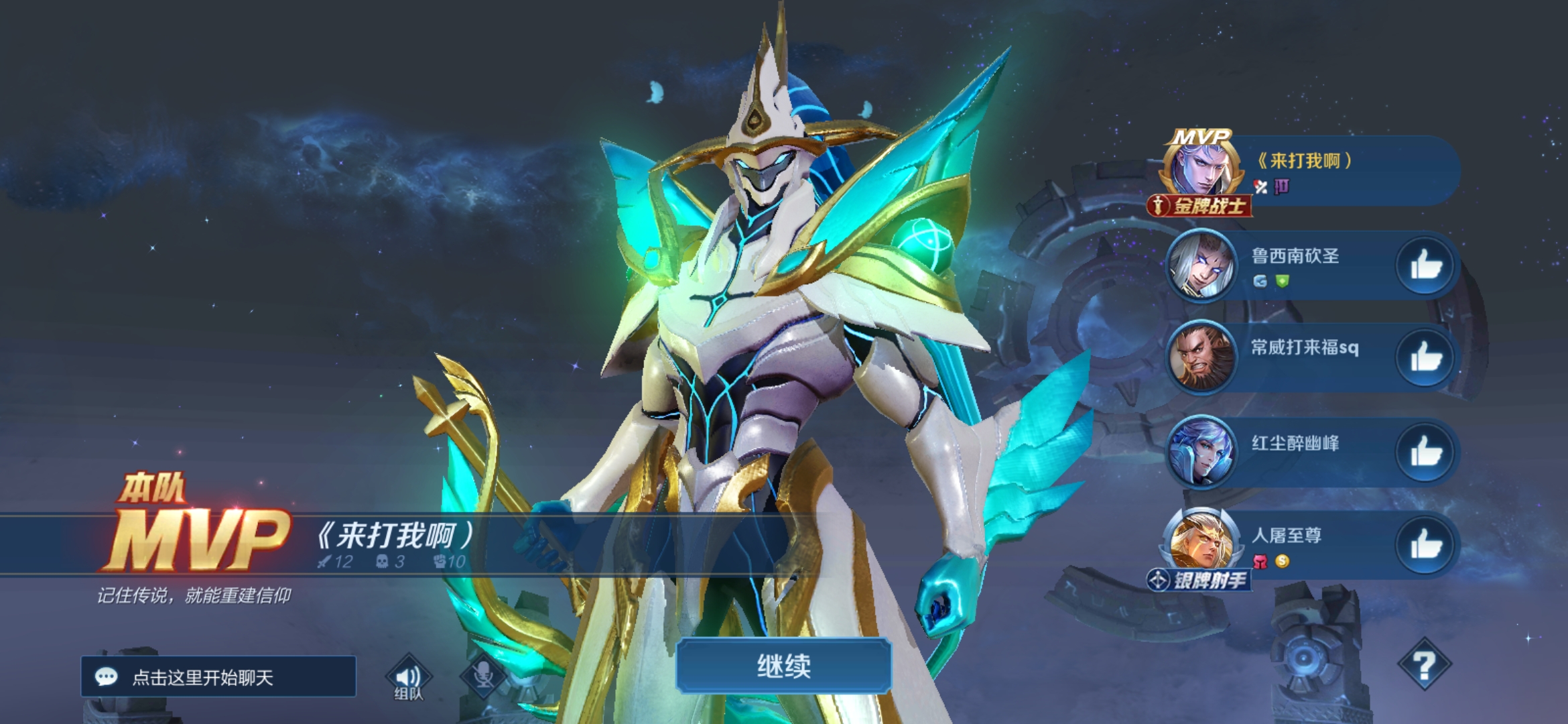Click the purple banner badge under MVP name
Viewport: 1568px width, 724px height.
[x=1283, y=186]
